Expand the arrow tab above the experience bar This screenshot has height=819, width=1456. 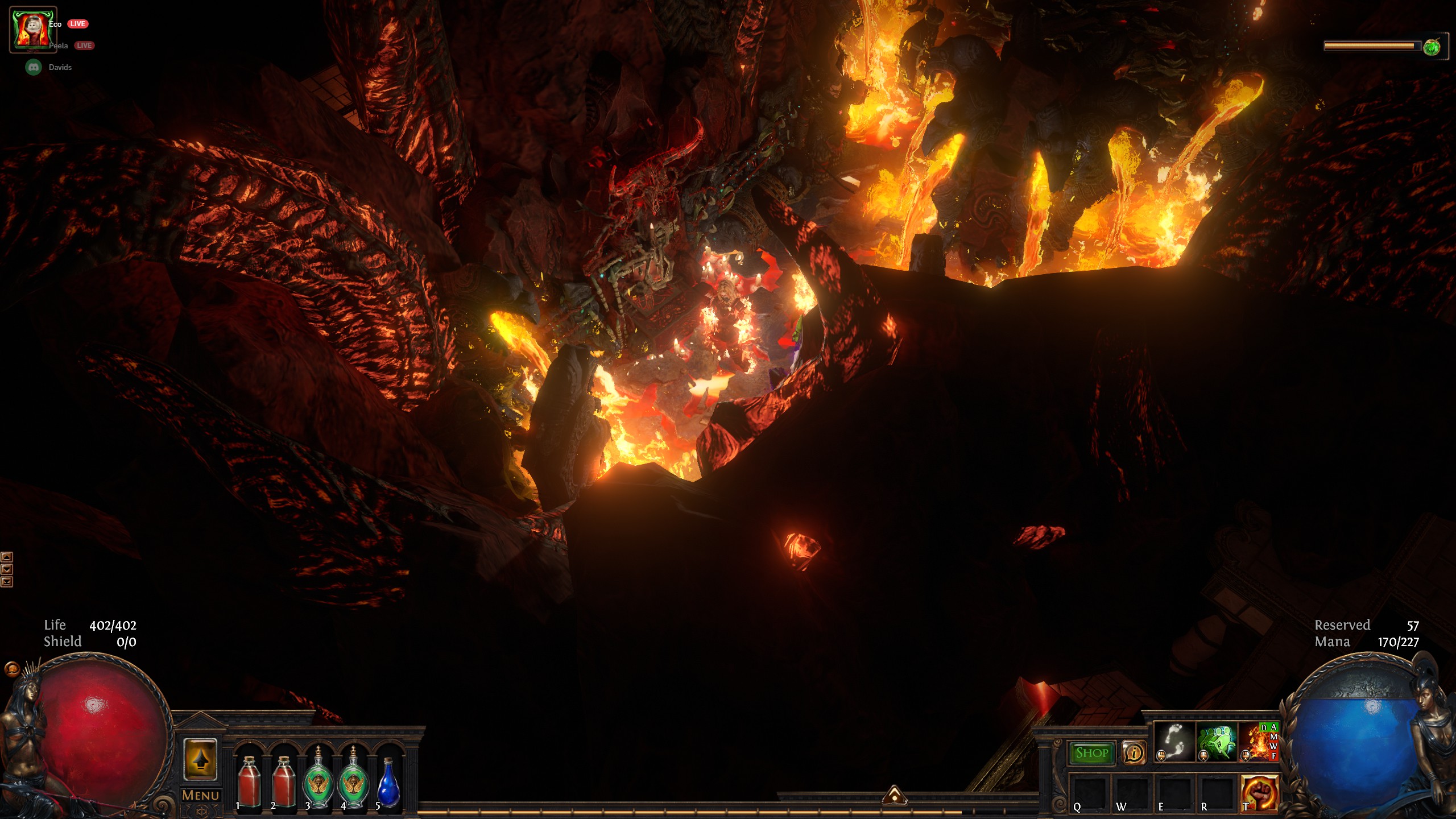[894, 796]
